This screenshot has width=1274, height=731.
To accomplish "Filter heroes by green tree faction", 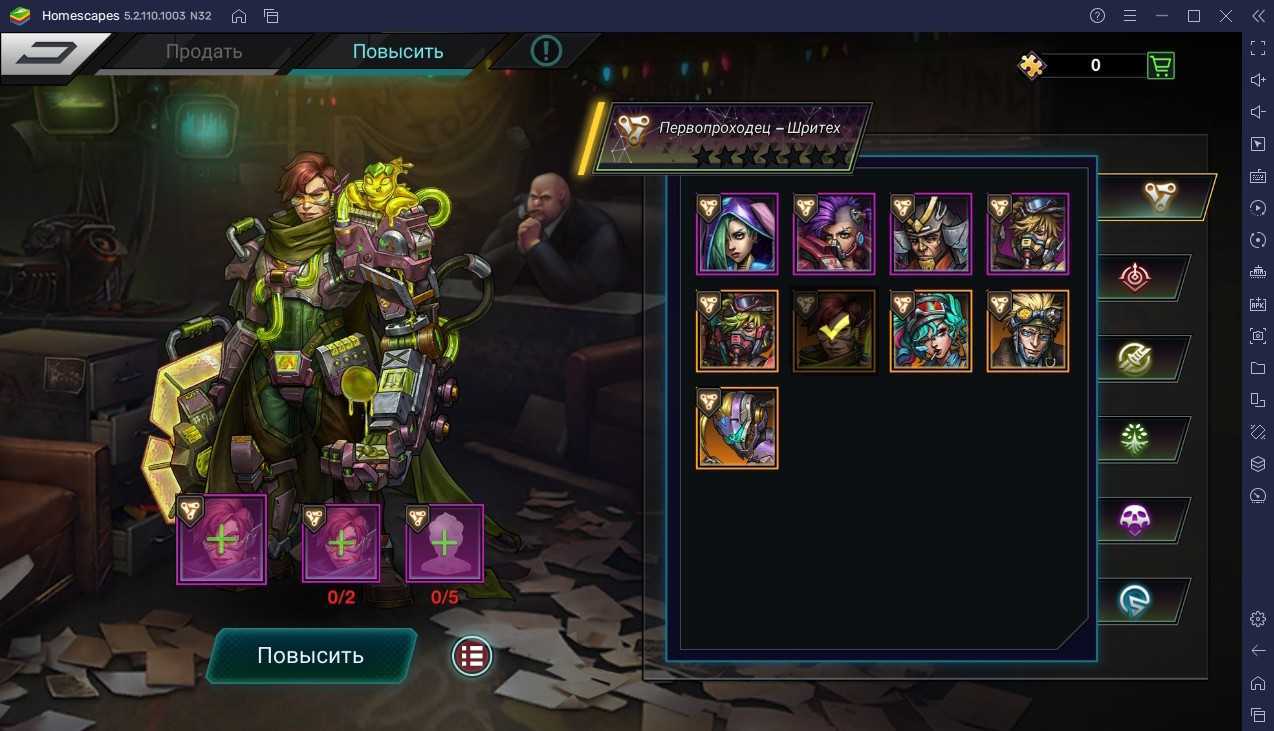I will (x=1135, y=438).
